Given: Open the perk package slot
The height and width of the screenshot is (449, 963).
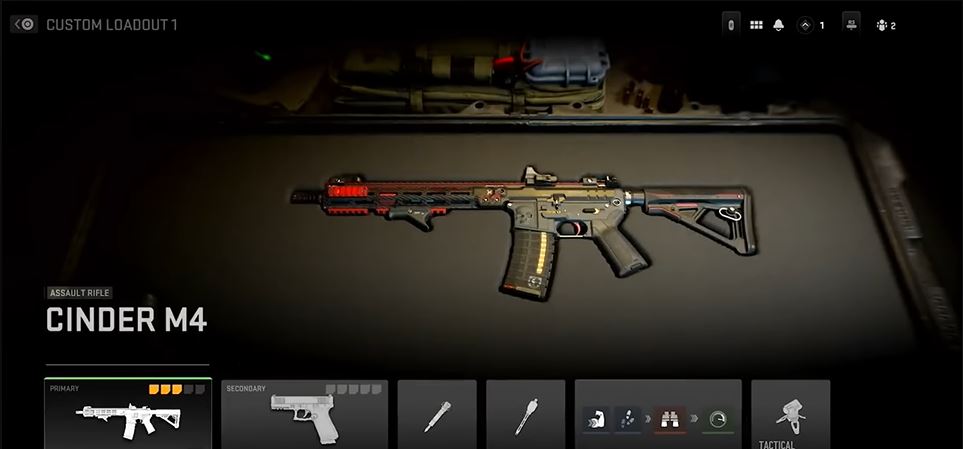Looking at the screenshot, I should pos(657,414).
